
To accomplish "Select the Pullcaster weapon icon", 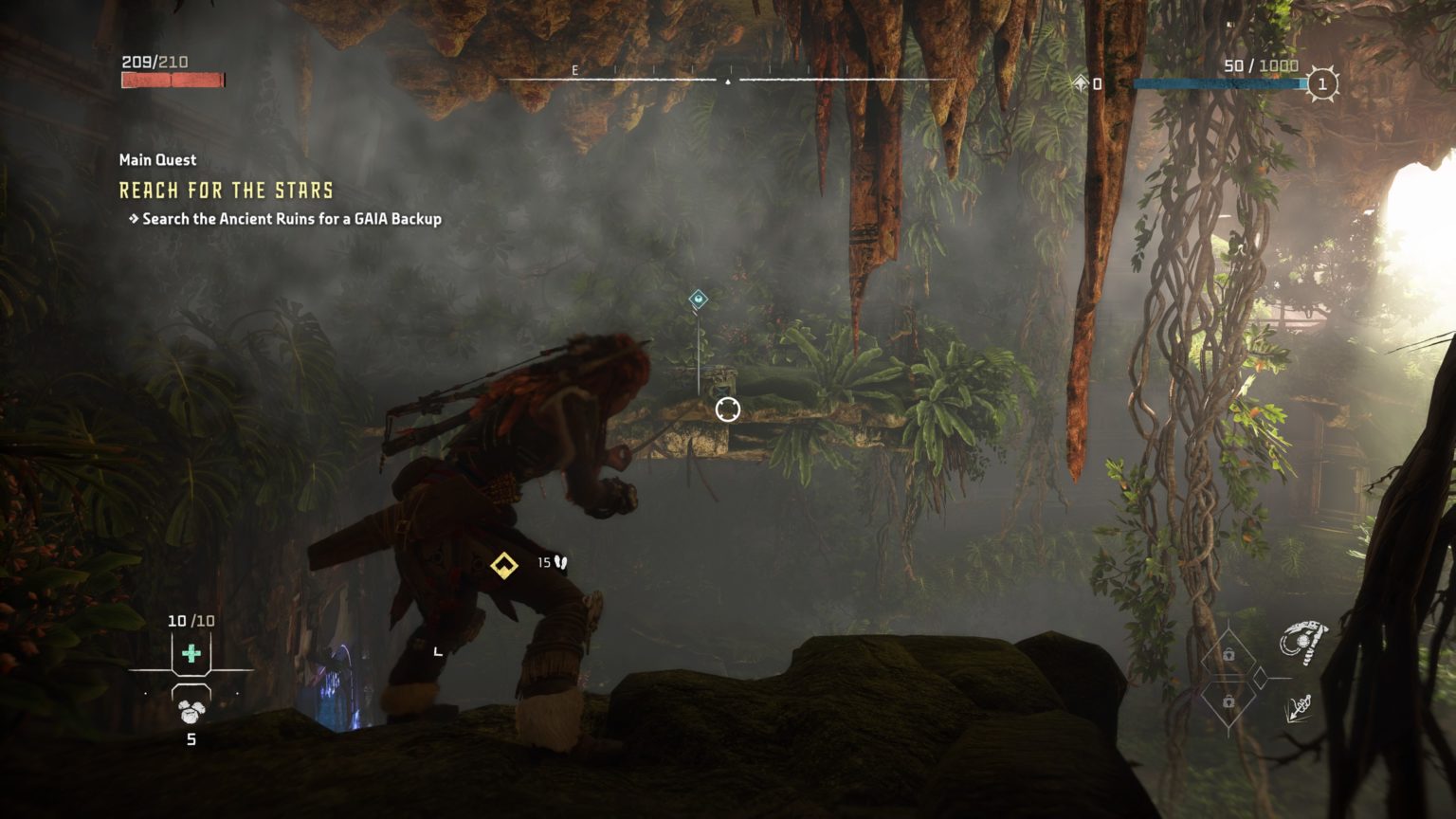I will coord(1302,643).
